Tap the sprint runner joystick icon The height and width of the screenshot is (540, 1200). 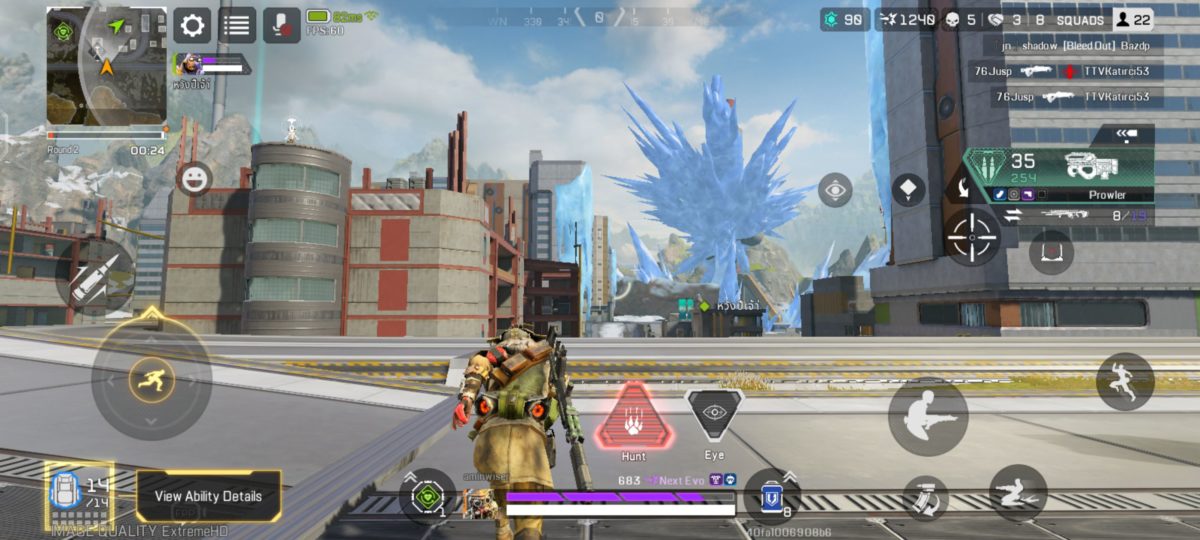[151, 379]
